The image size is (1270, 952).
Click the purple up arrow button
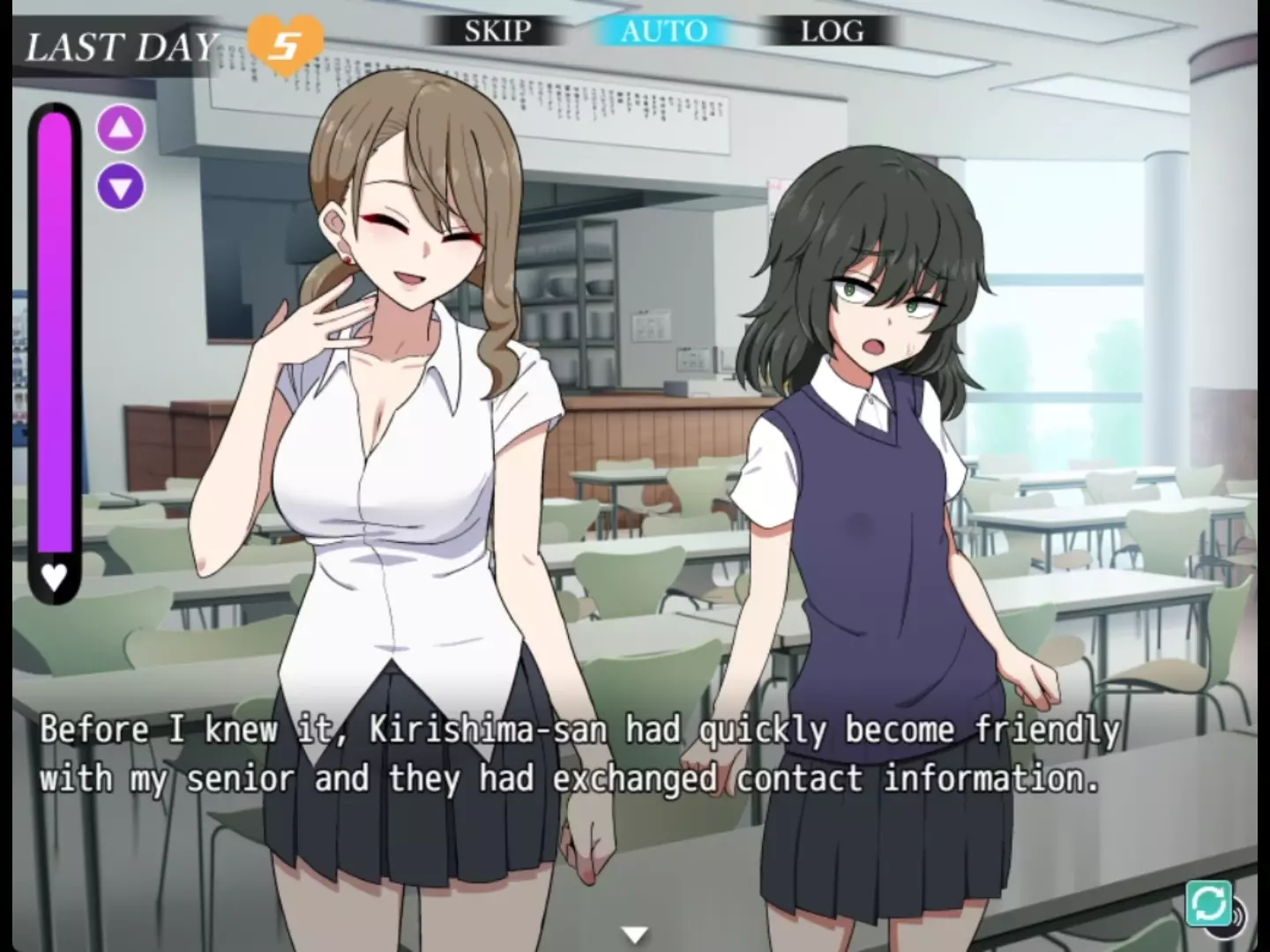121,129
